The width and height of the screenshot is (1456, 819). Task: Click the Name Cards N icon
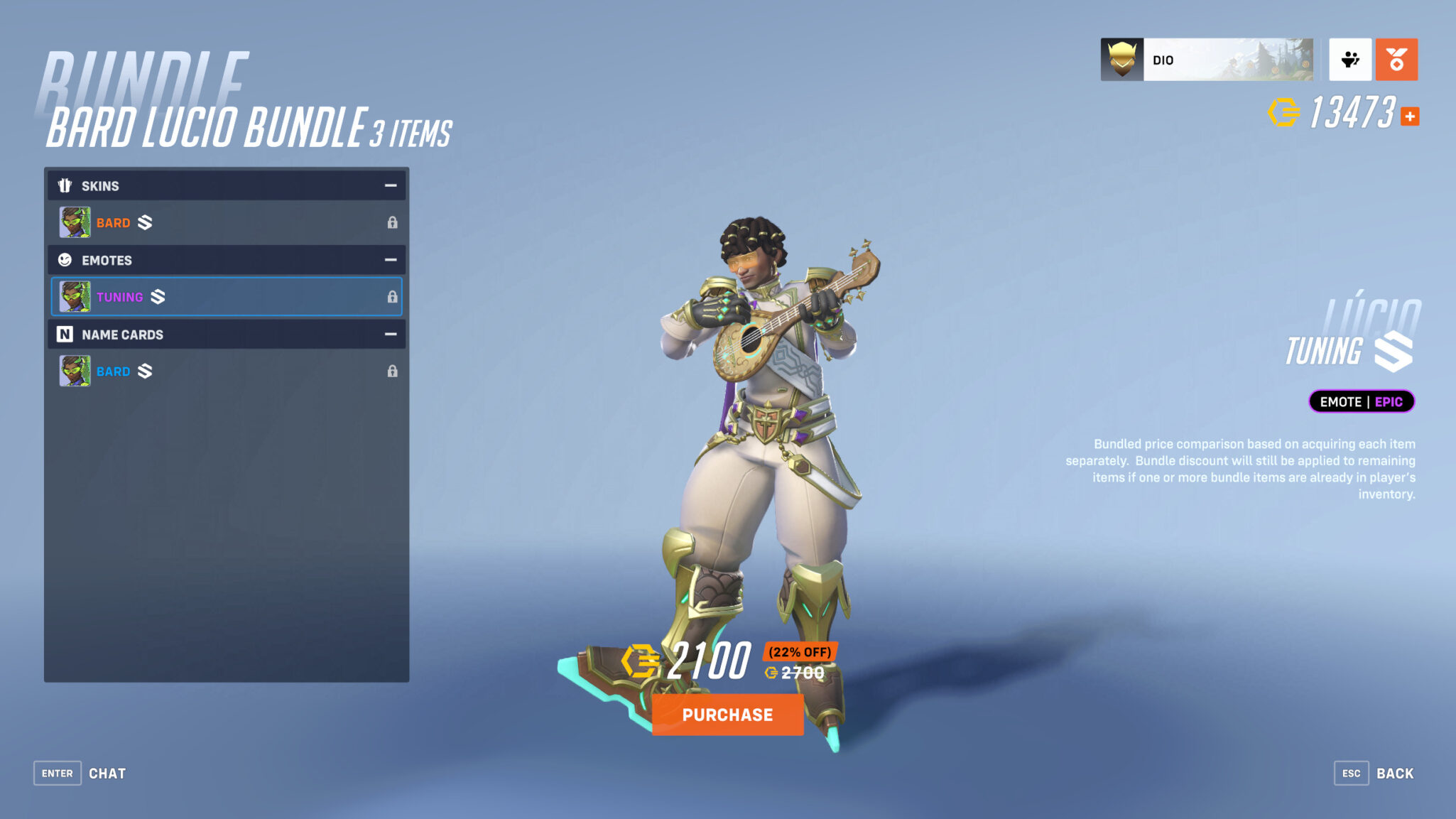pos(65,334)
